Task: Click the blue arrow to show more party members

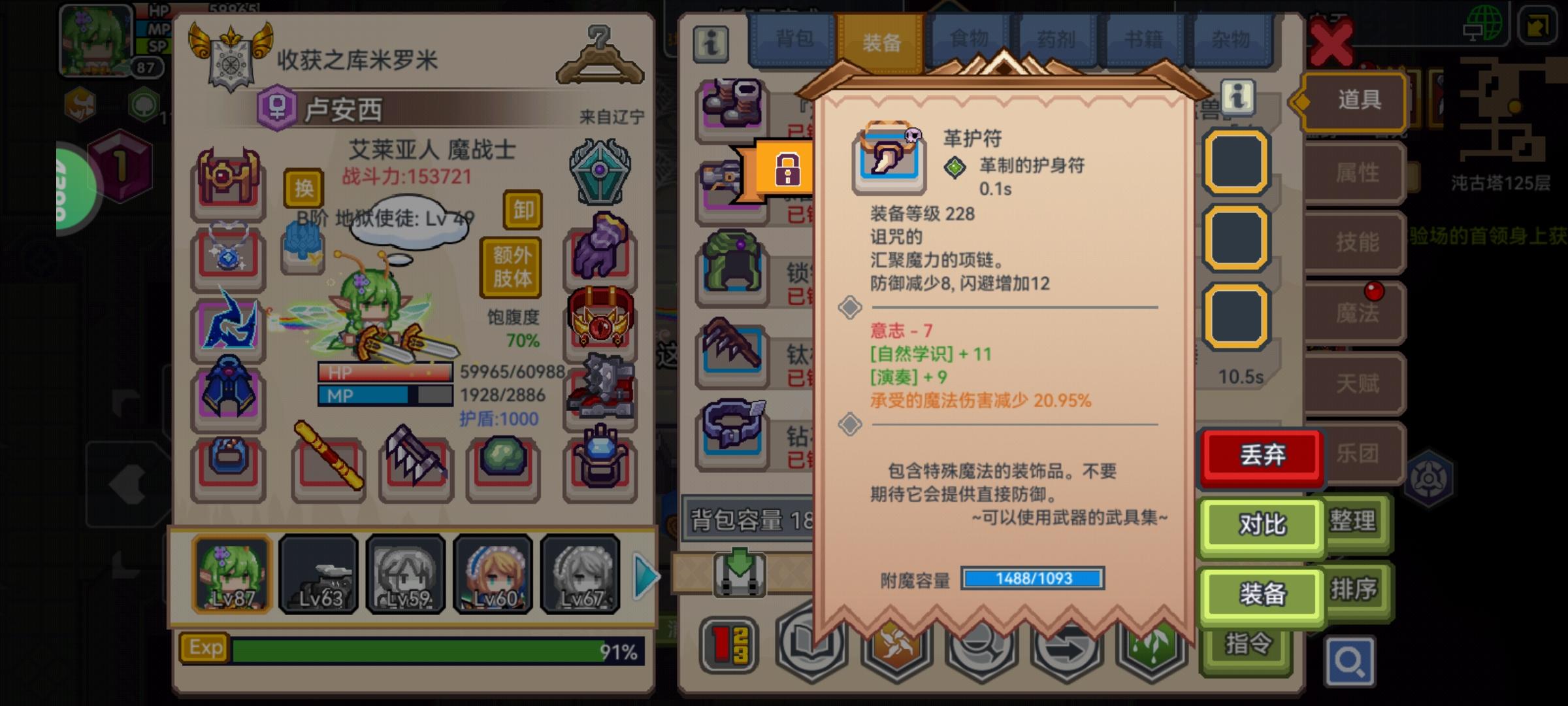Action: [x=644, y=575]
